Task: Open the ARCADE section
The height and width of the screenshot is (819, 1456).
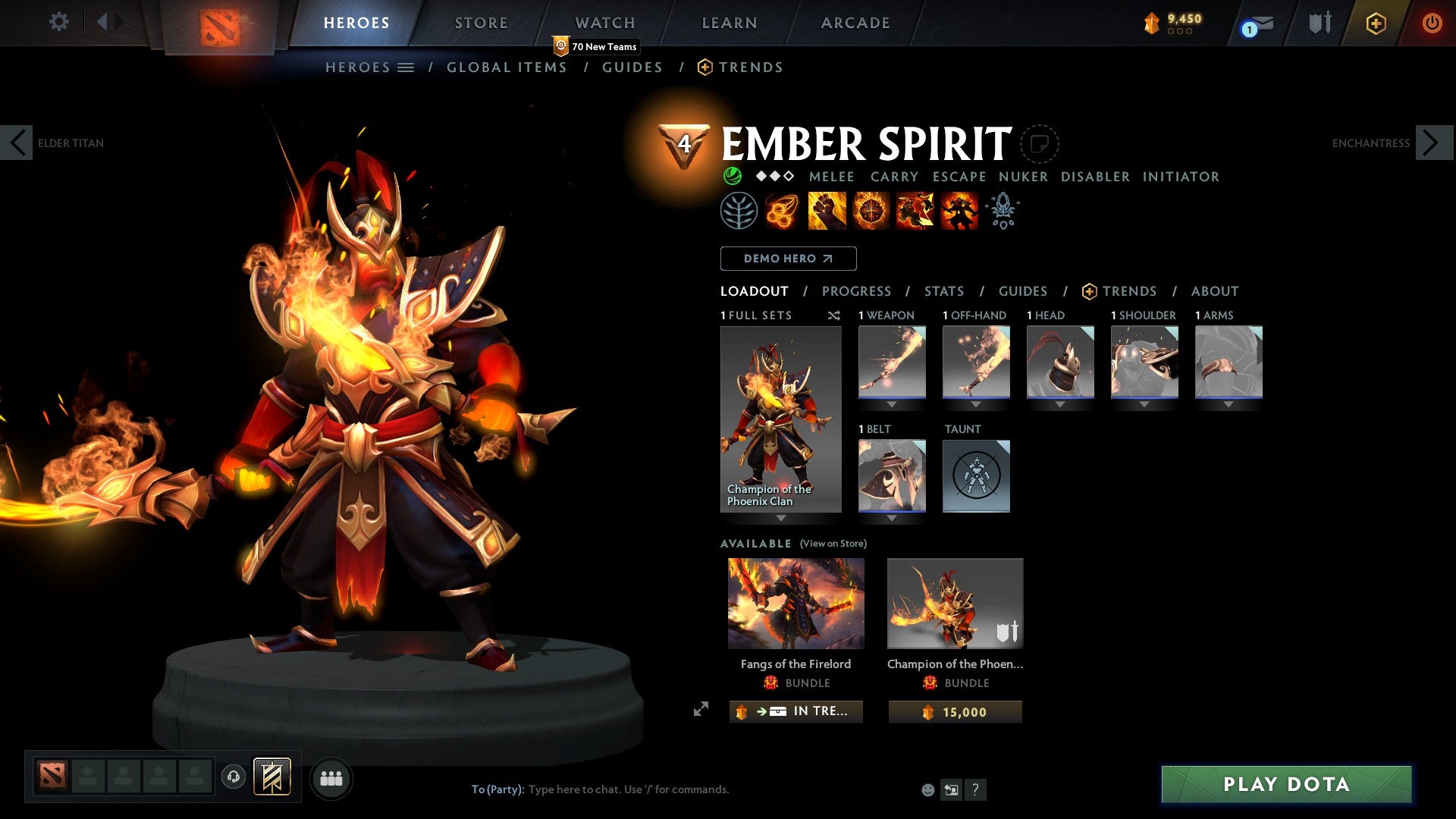Action: pyautogui.click(x=855, y=22)
